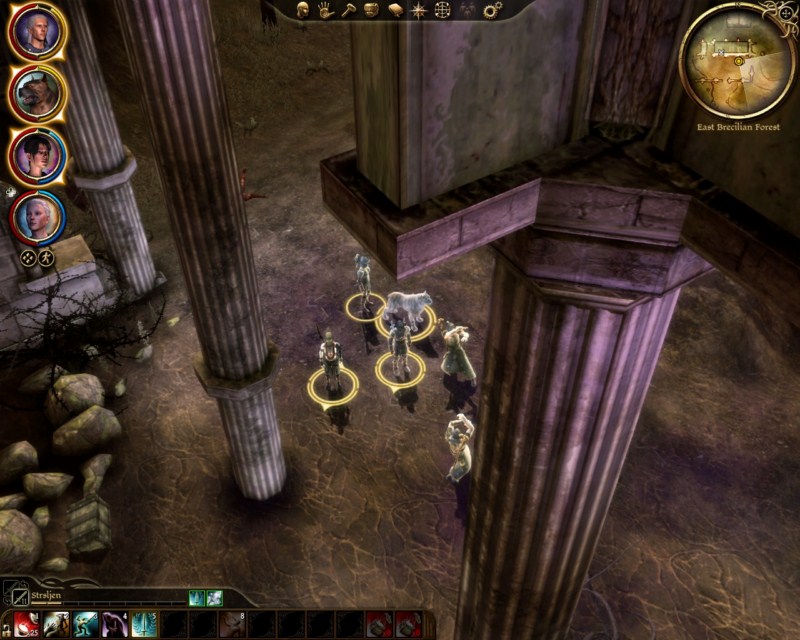Viewport: 800px width, 640px height.
Task: Select all party members button
Action: tap(28, 257)
